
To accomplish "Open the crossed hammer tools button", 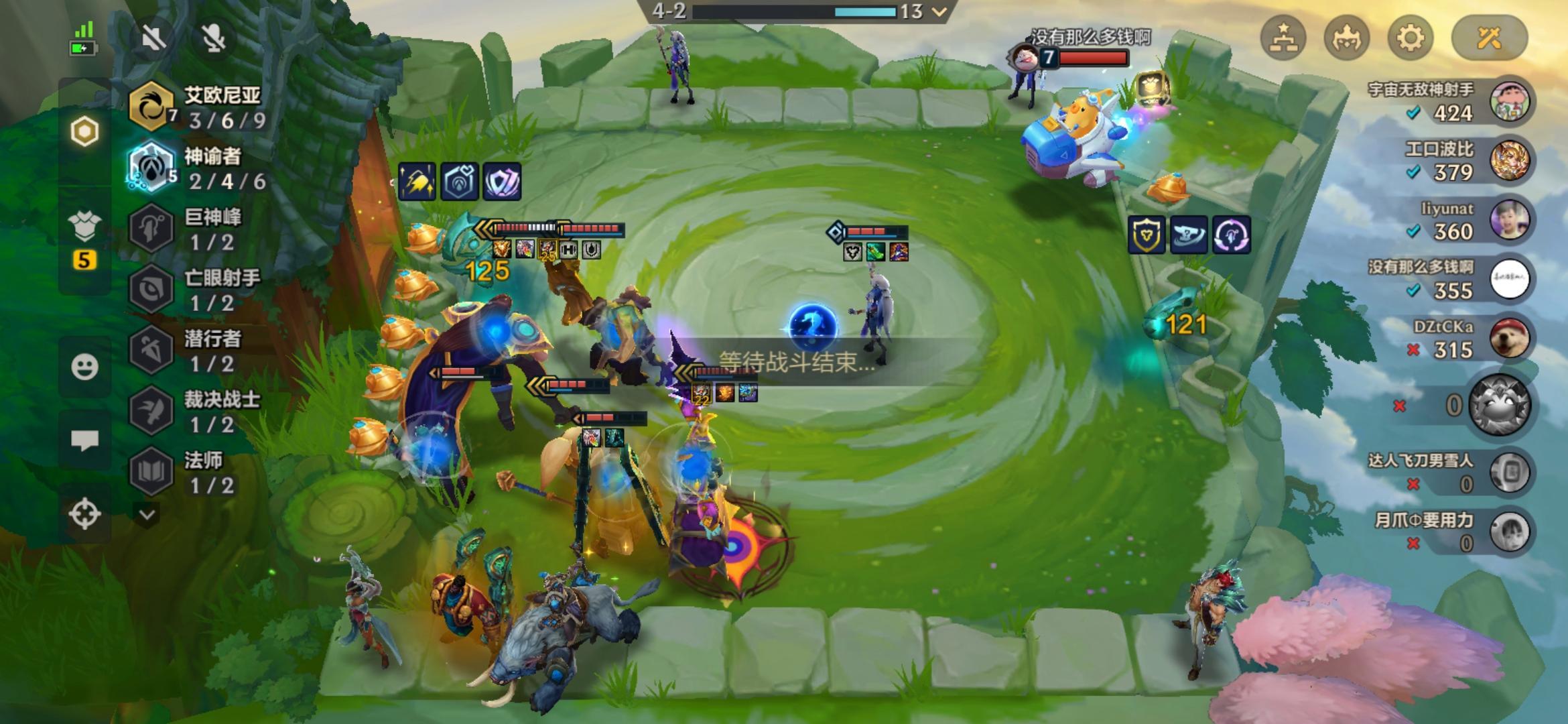I will click(x=1489, y=38).
